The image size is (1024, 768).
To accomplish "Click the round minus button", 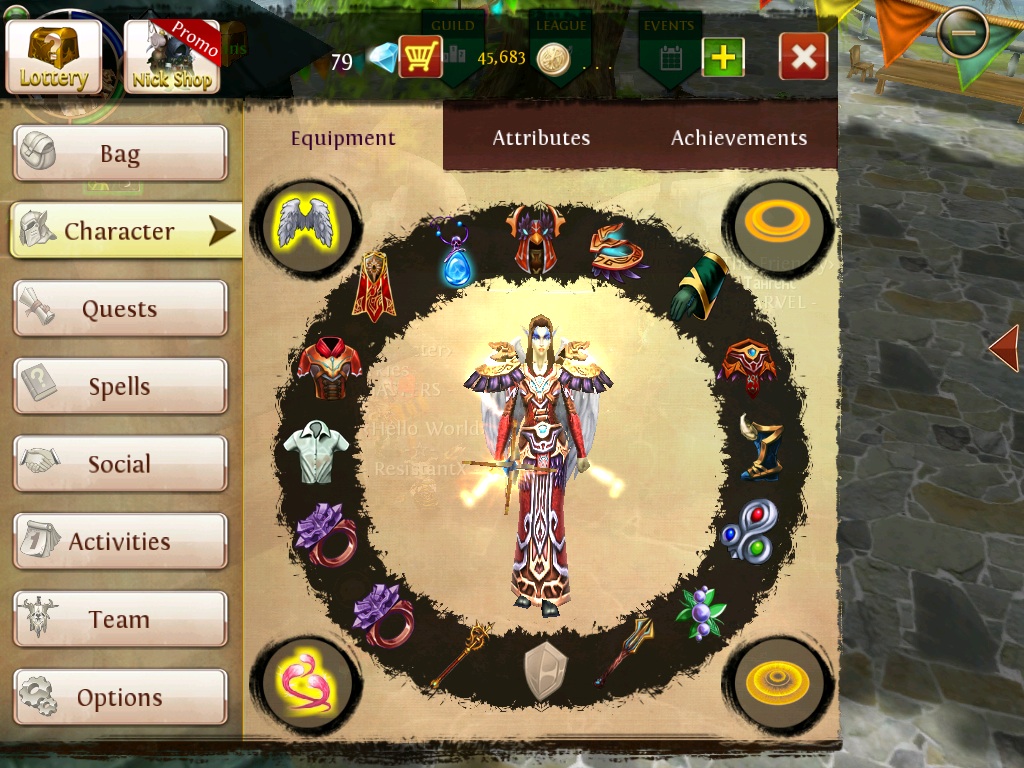I will [963, 33].
